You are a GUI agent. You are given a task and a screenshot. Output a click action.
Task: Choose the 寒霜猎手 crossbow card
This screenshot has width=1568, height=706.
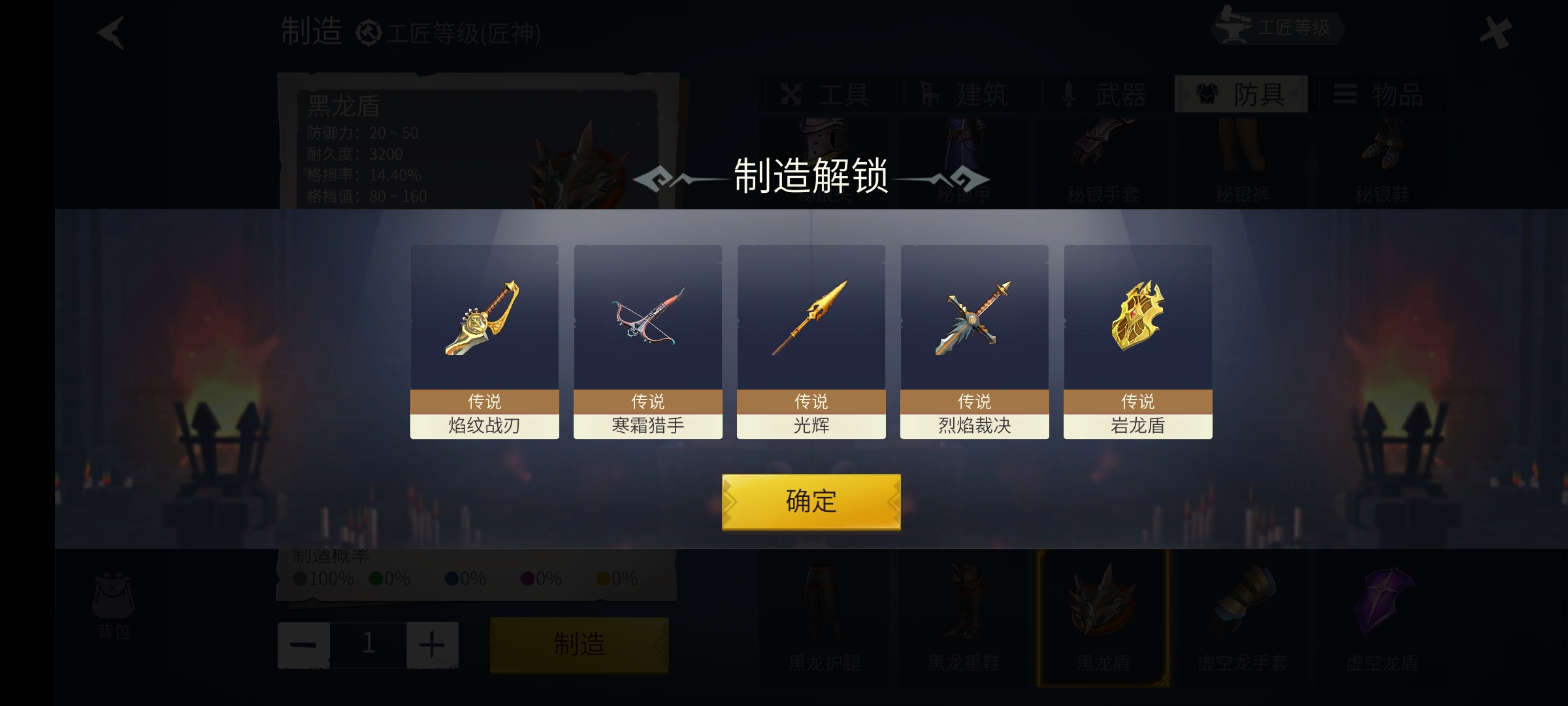click(647, 341)
